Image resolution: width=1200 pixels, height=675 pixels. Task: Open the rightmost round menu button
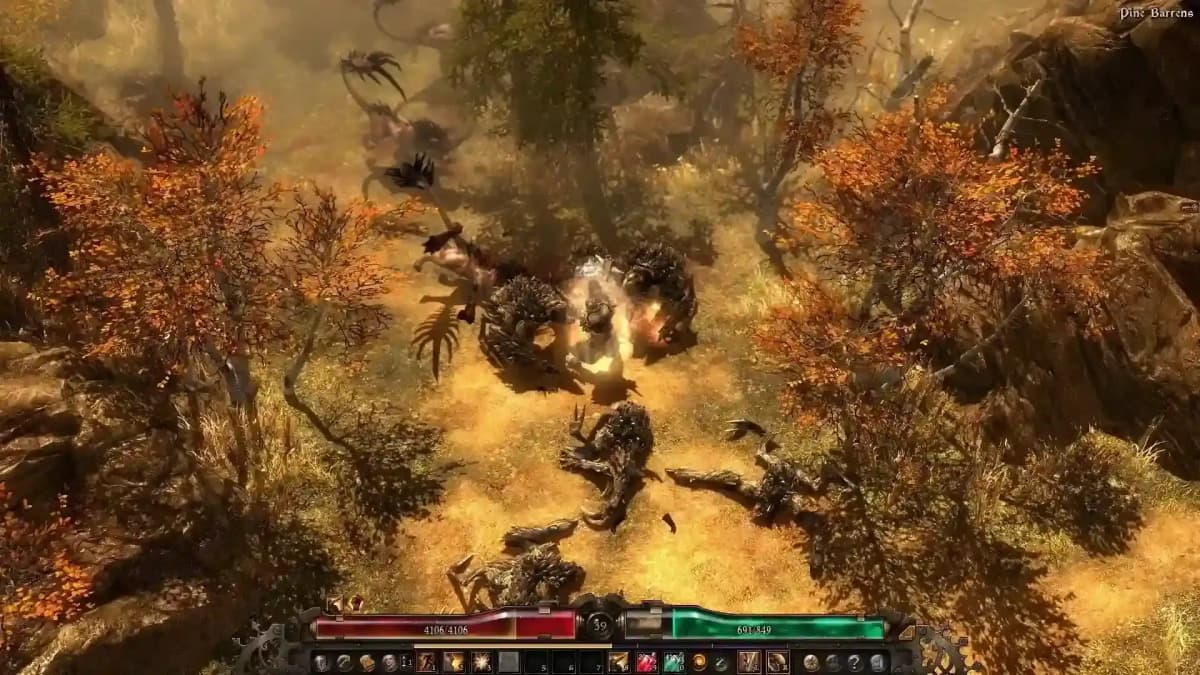pos(876,662)
